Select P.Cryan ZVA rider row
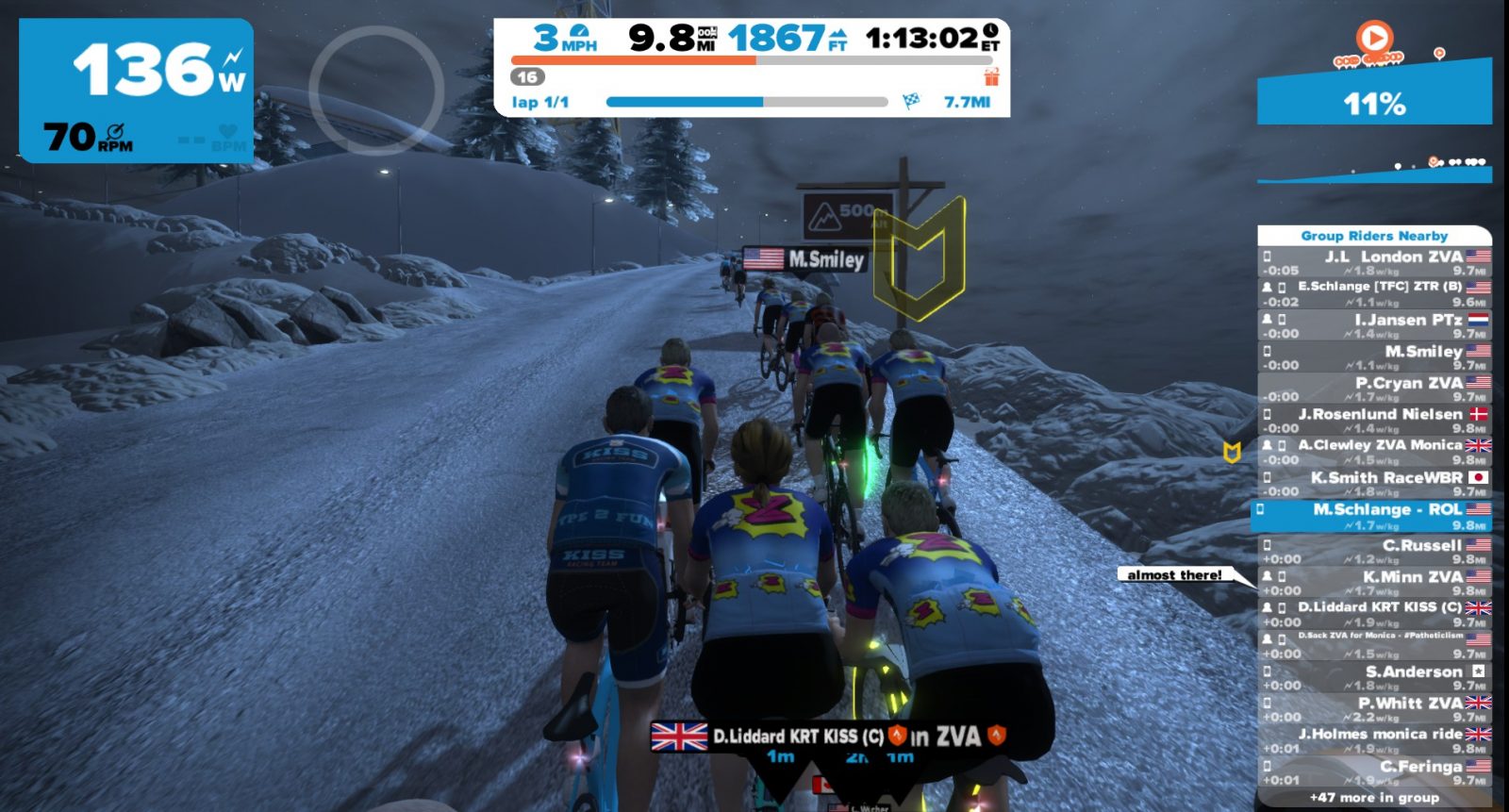Image resolution: width=1509 pixels, height=812 pixels. [x=1375, y=389]
